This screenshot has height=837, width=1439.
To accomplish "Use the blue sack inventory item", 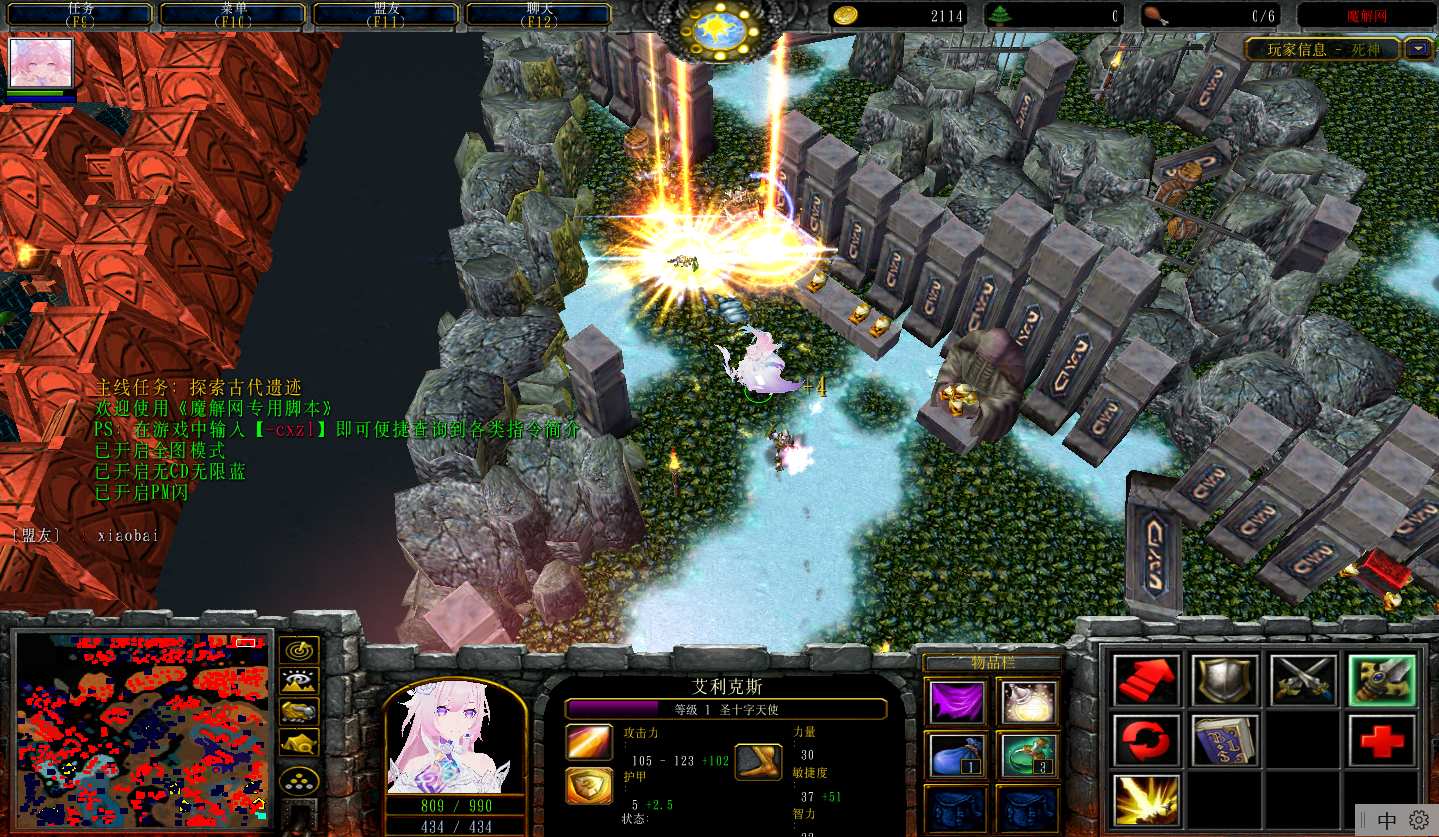I will (x=955, y=755).
